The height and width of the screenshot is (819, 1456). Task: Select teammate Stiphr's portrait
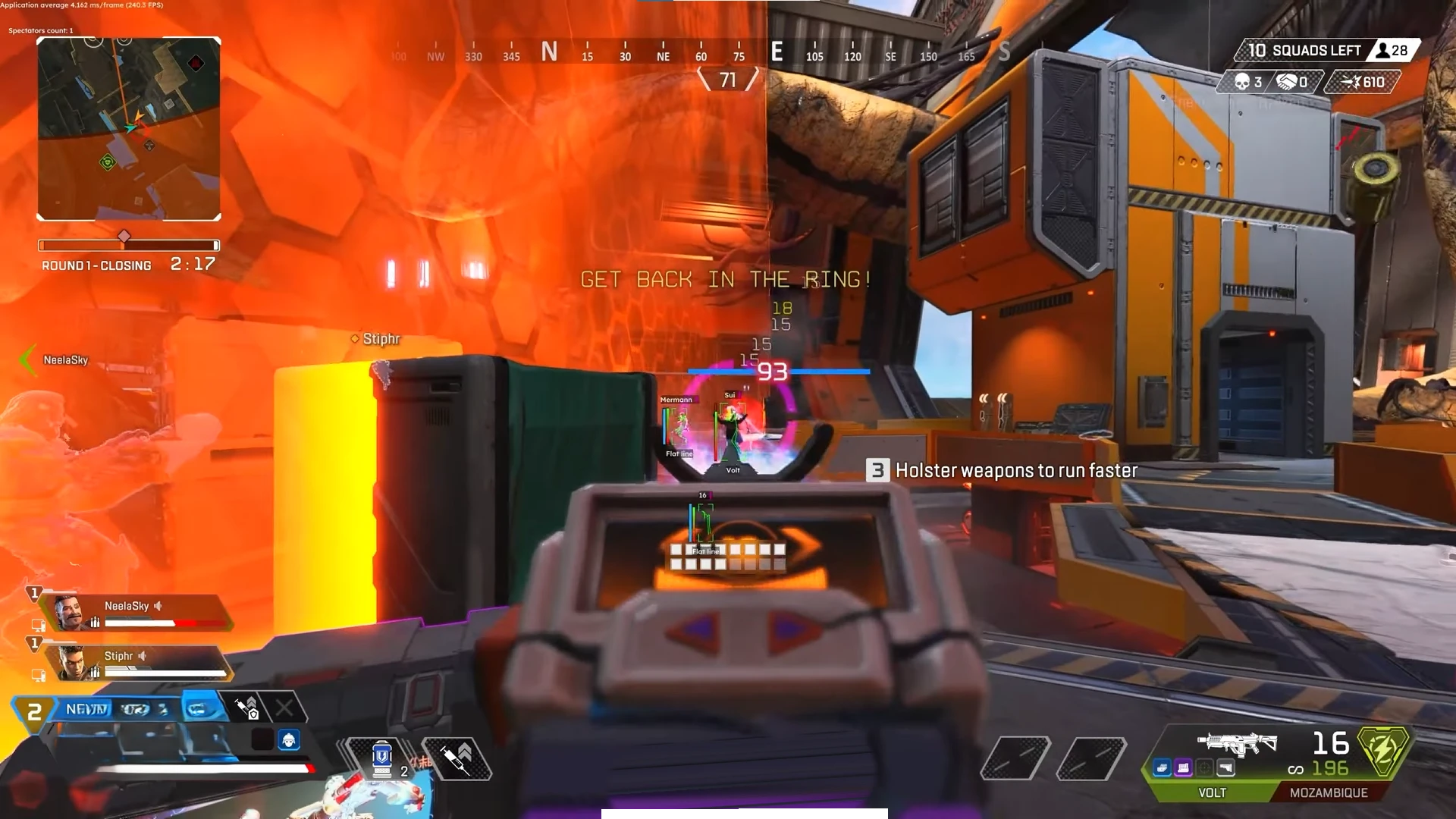click(x=75, y=663)
